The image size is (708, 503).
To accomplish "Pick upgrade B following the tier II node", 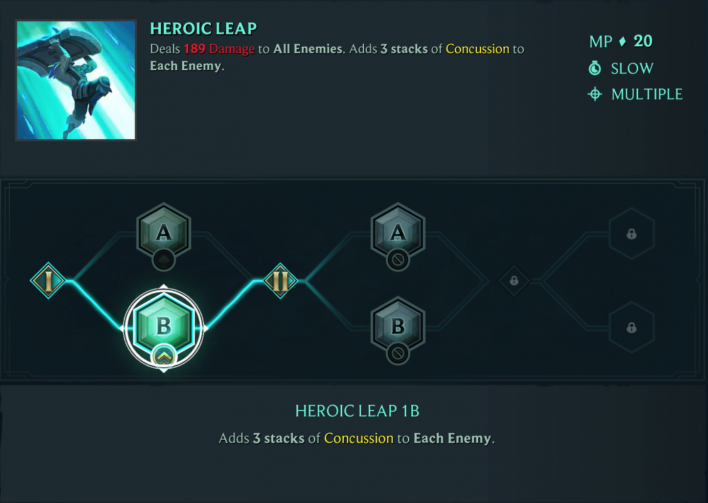I will (x=398, y=326).
